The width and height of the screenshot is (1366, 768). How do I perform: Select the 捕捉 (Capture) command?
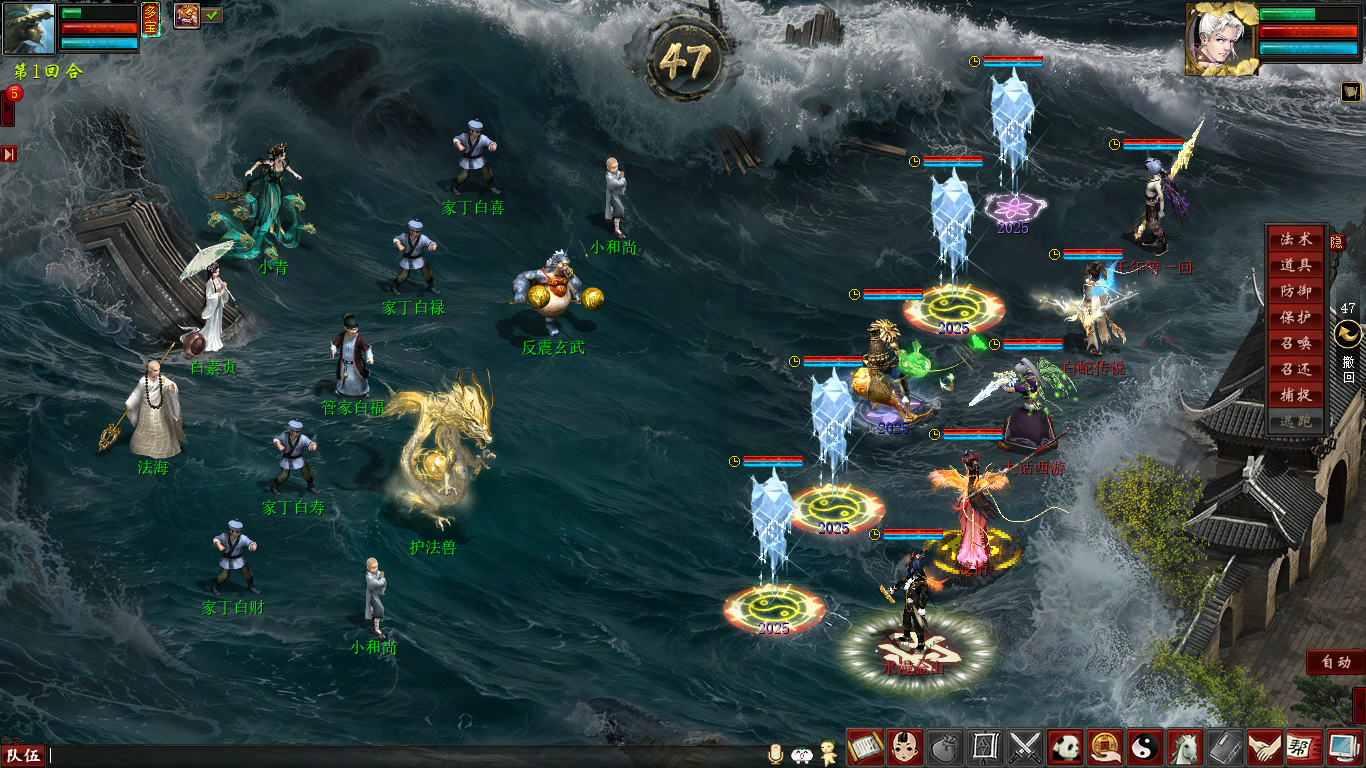tap(1296, 395)
